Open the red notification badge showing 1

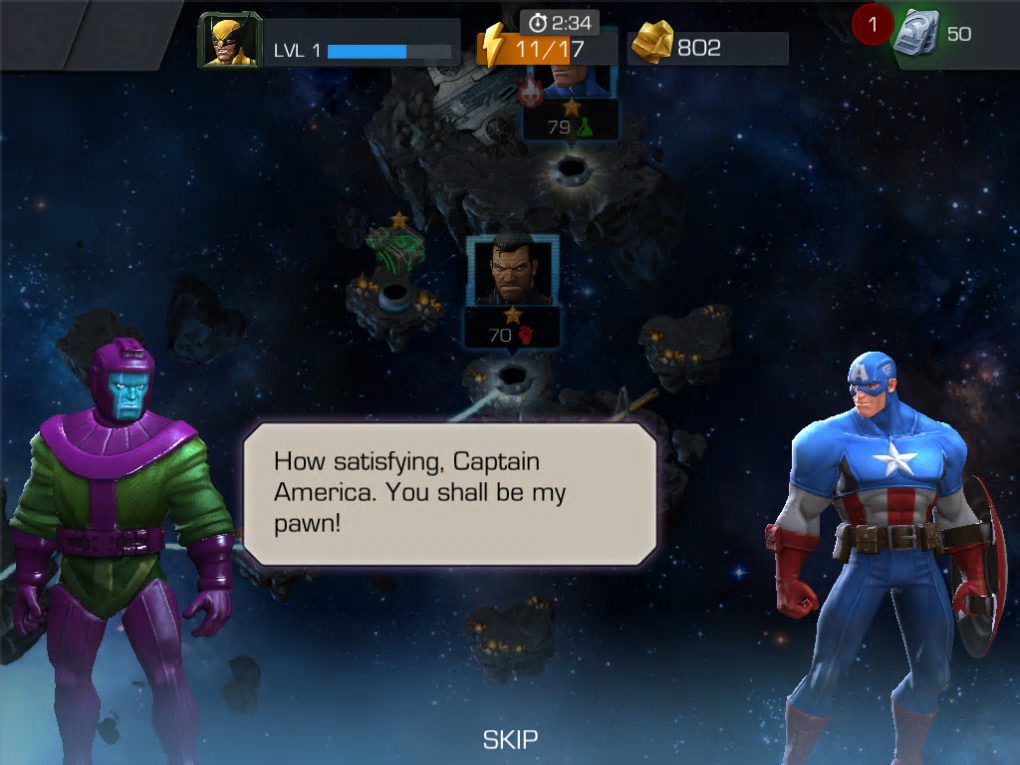pos(872,25)
